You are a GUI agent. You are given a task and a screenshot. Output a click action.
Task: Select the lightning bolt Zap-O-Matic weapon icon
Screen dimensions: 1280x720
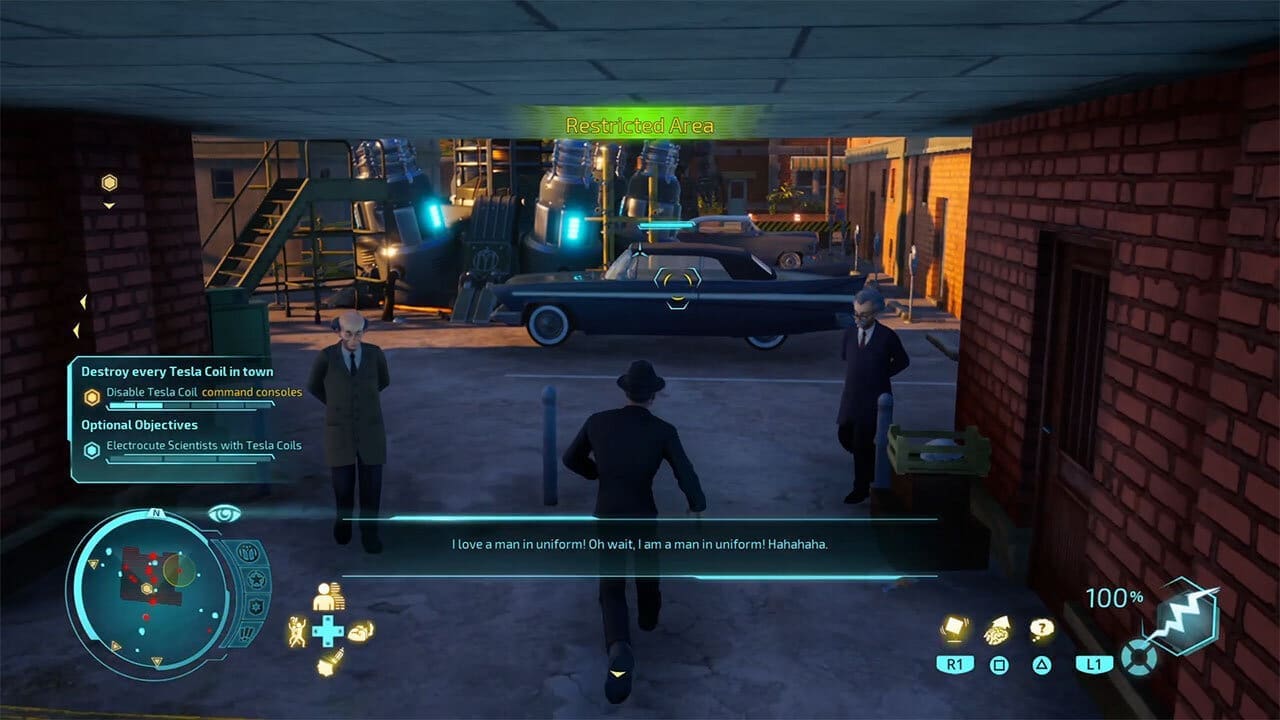click(1186, 617)
